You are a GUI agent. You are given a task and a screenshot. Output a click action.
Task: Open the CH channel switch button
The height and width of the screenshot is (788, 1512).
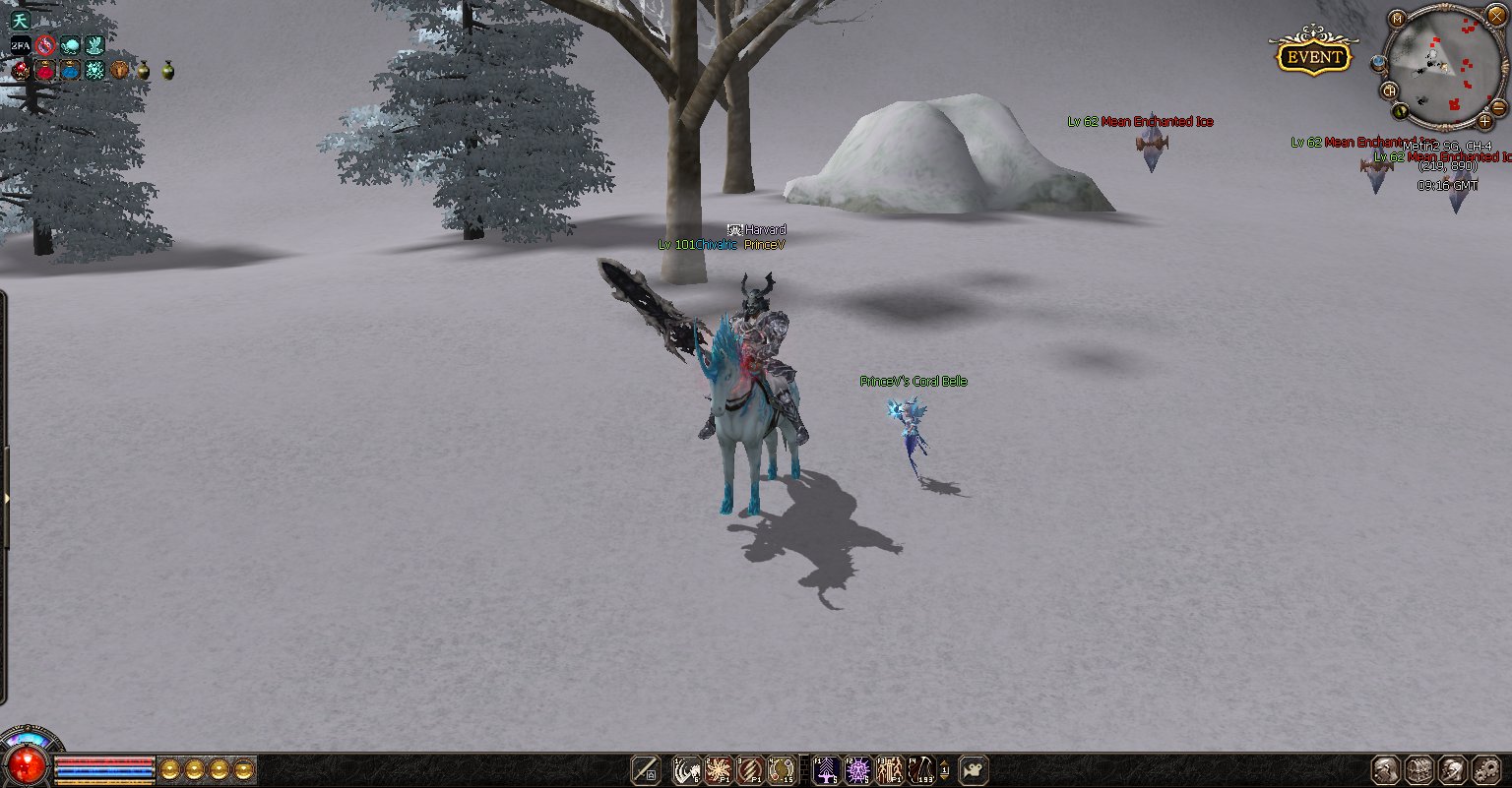[1390, 91]
